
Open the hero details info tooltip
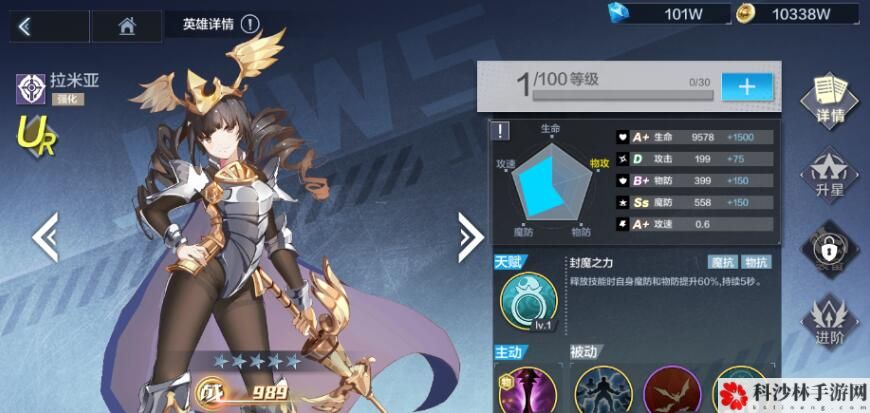click(249, 25)
